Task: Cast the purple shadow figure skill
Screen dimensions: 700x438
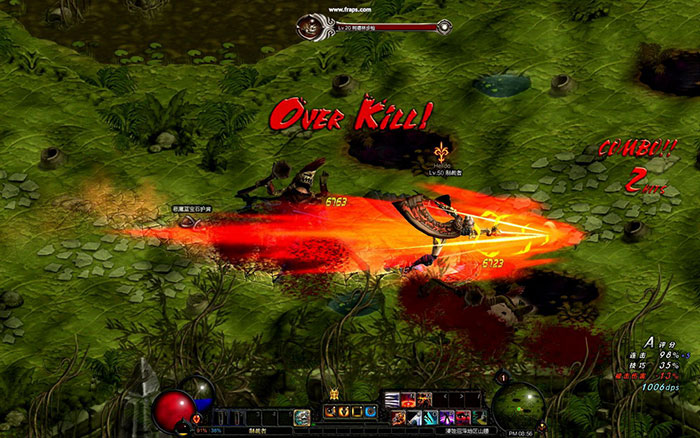Action: 446,417
